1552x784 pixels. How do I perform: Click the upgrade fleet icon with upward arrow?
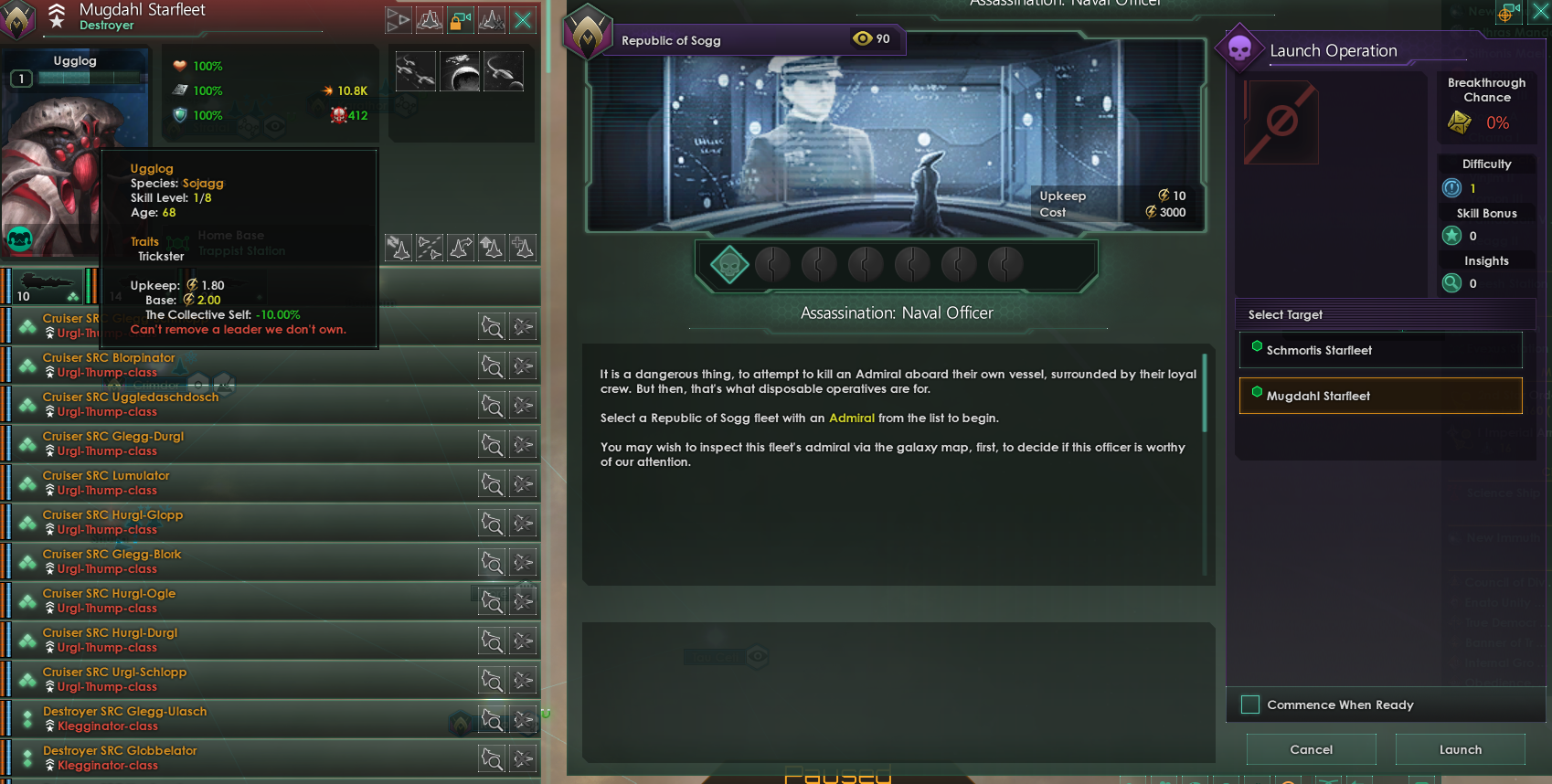(491, 248)
